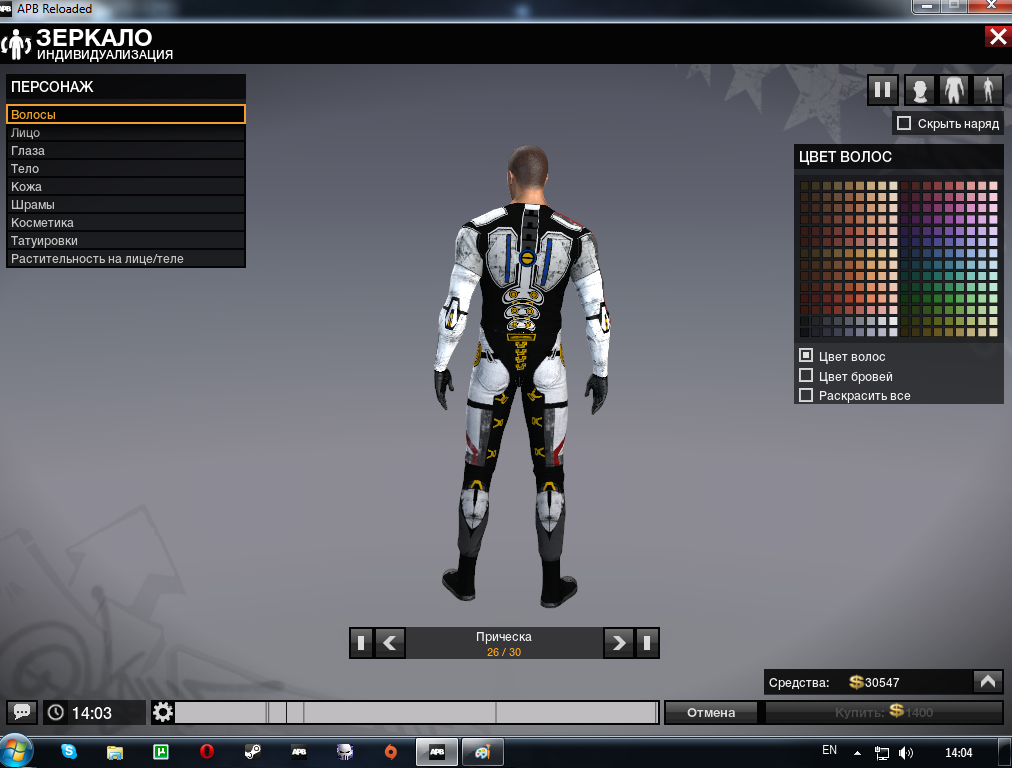Open Растительность на лице/теле options
Screen dimensions: 1012x768
coord(125,259)
